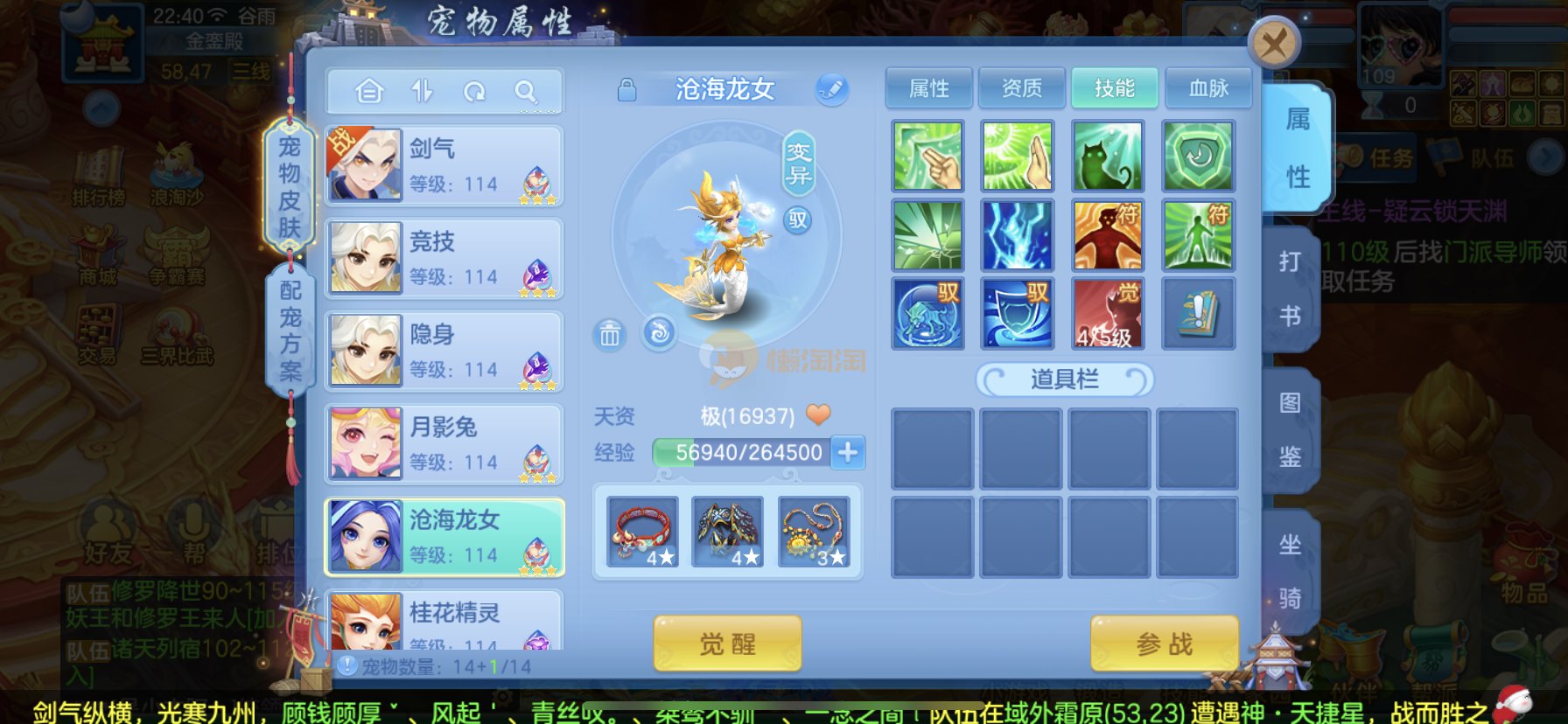The height and width of the screenshot is (724, 1568).
Task: Select the blue lightning skill icon
Action: [1017, 235]
